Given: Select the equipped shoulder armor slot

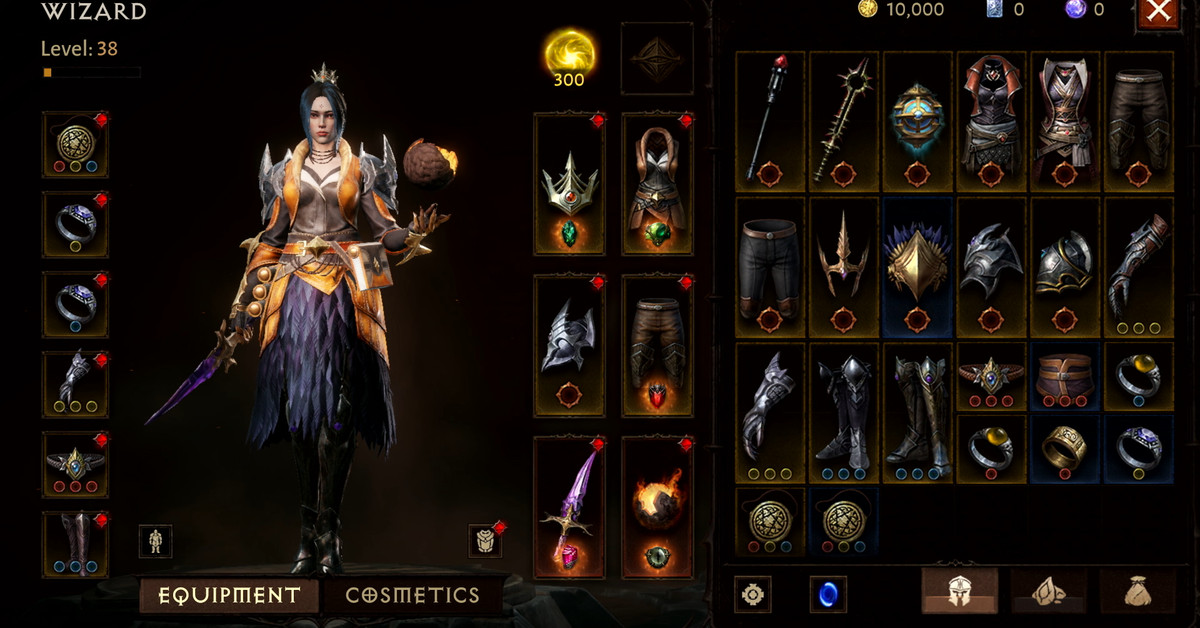Looking at the screenshot, I should [569, 345].
